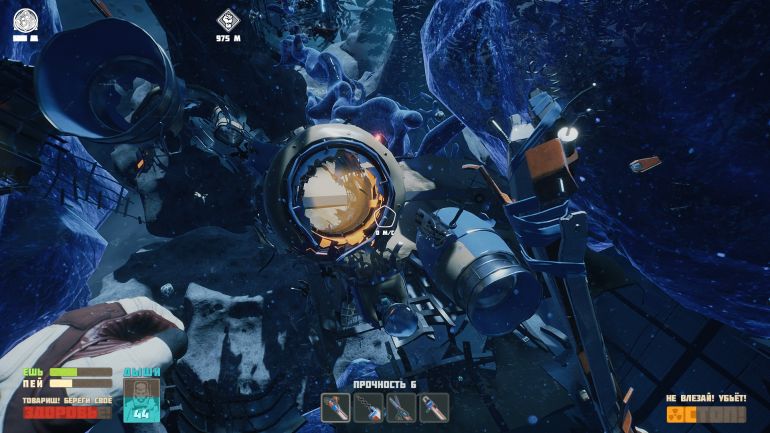
Task: Pick the last hotbar tool slot
Action: point(433,407)
